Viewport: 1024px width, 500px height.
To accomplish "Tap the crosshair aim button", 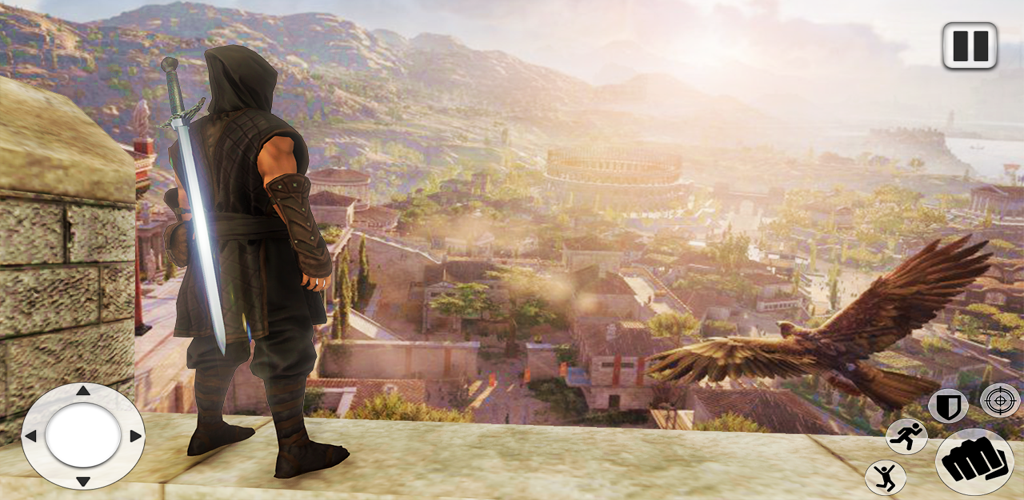I will point(999,399).
